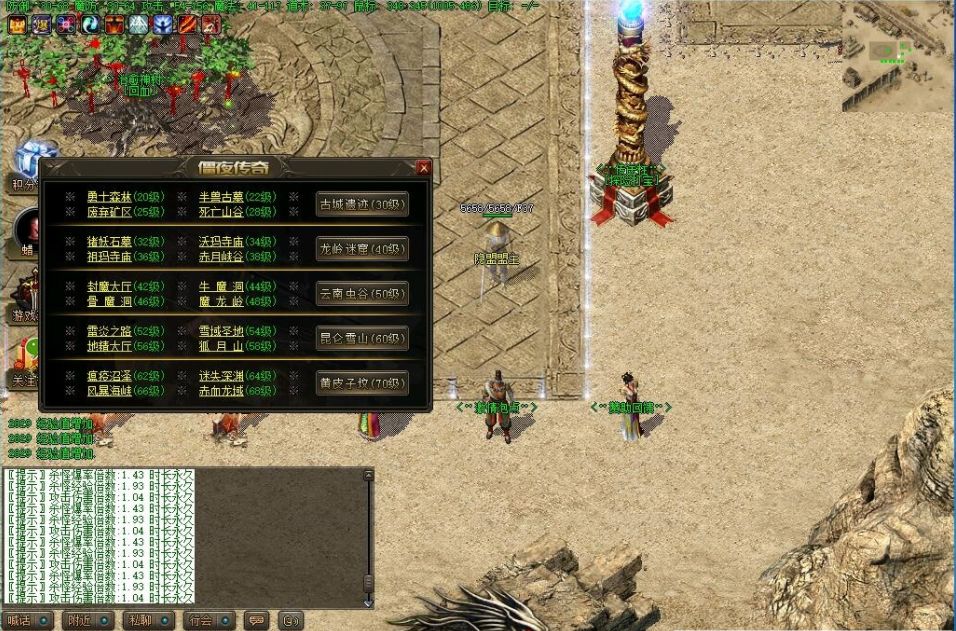
Task: Teleport to 古城遗迹 (30级)
Action: click(x=362, y=203)
